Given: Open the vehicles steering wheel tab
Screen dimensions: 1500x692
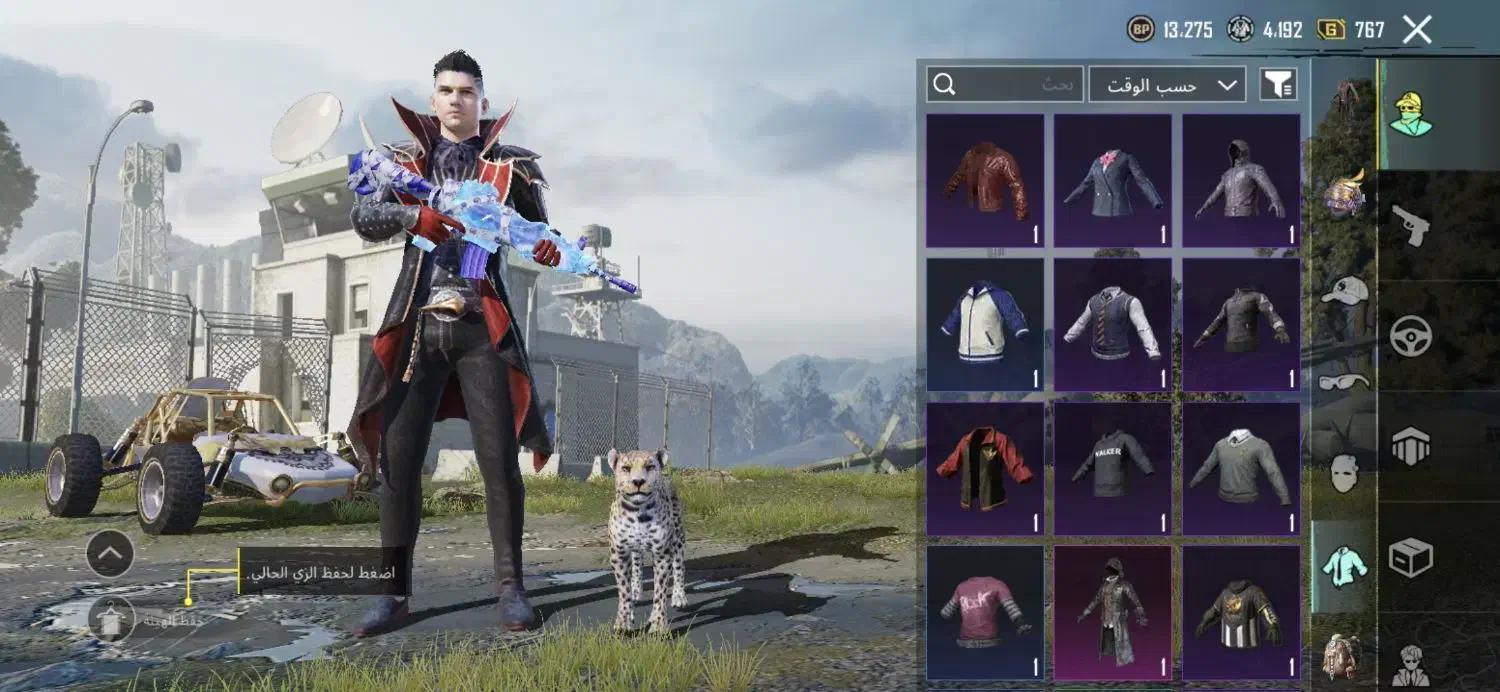Looking at the screenshot, I should [x=1411, y=337].
